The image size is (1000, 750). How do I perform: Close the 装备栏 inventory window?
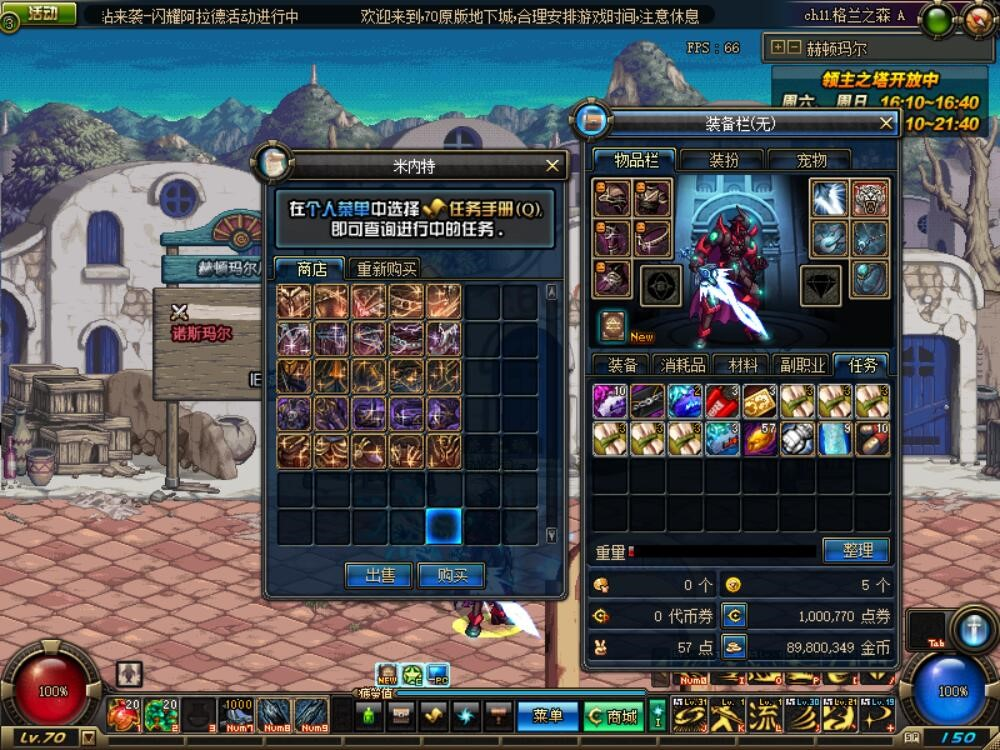tap(886, 123)
